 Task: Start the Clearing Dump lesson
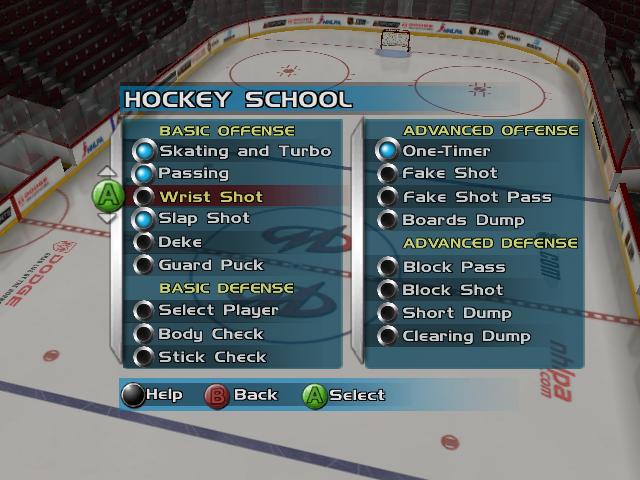[466, 336]
